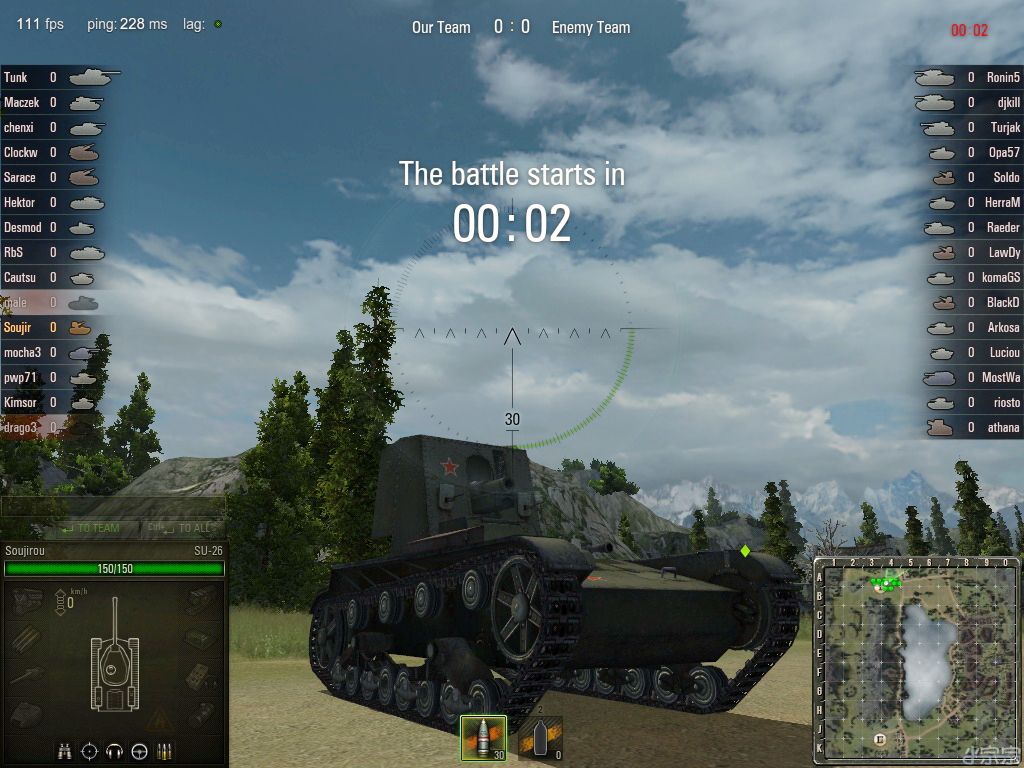Screen dimensions: 1024x768
Task: Select highlighted Soujir row in team list
Action: [x=55, y=327]
